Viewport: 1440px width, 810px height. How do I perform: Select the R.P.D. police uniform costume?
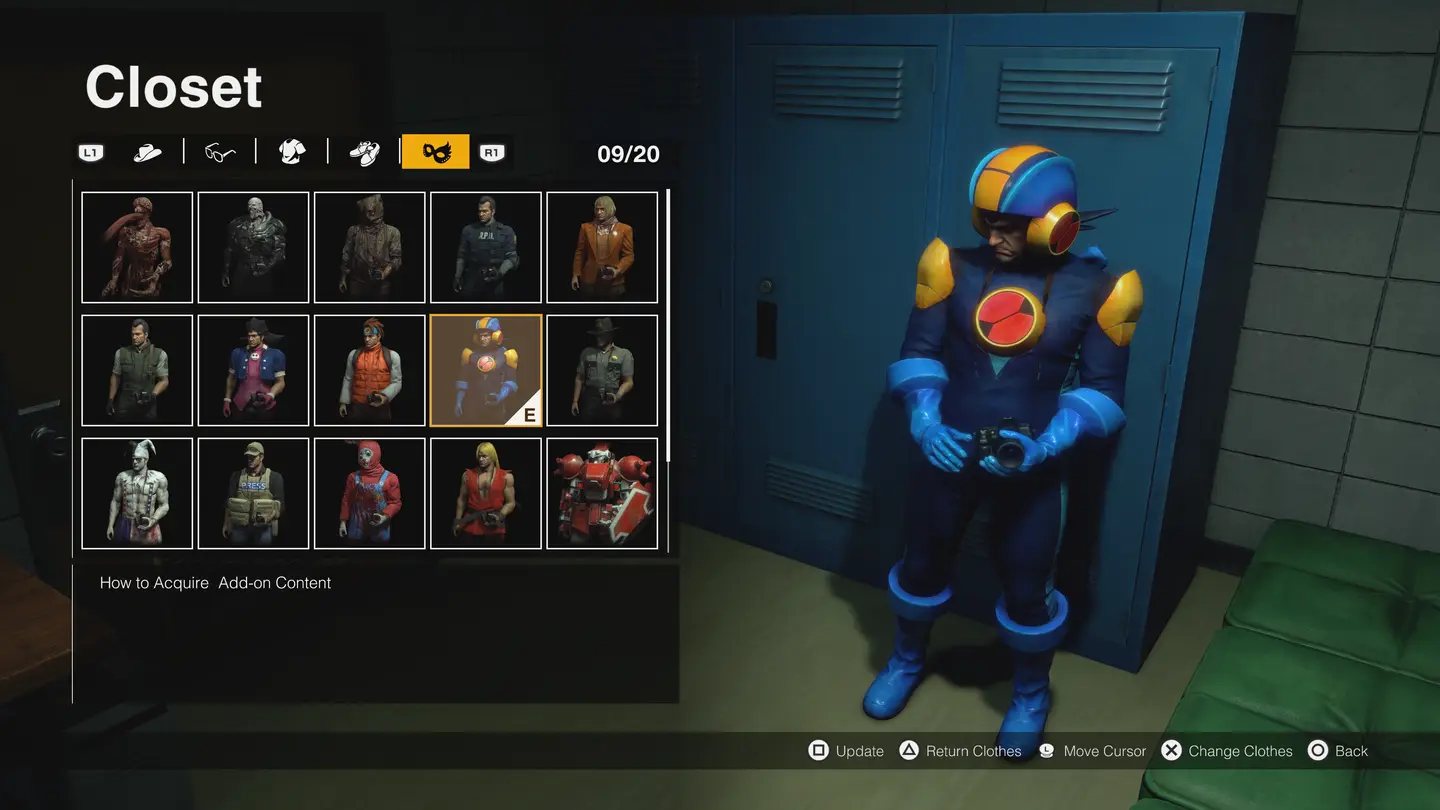(x=486, y=247)
